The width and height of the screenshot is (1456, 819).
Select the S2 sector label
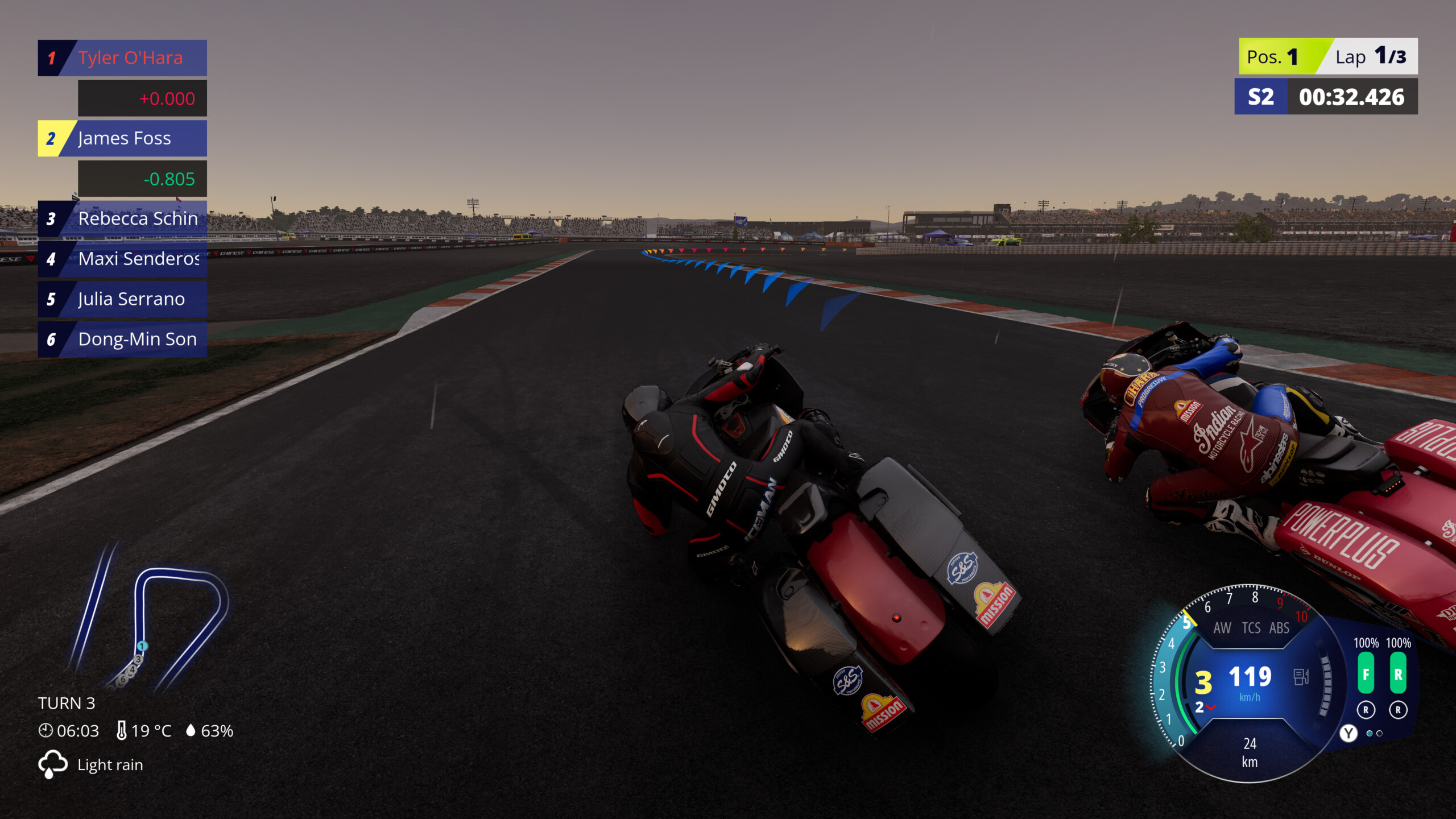coord(1261,97)
